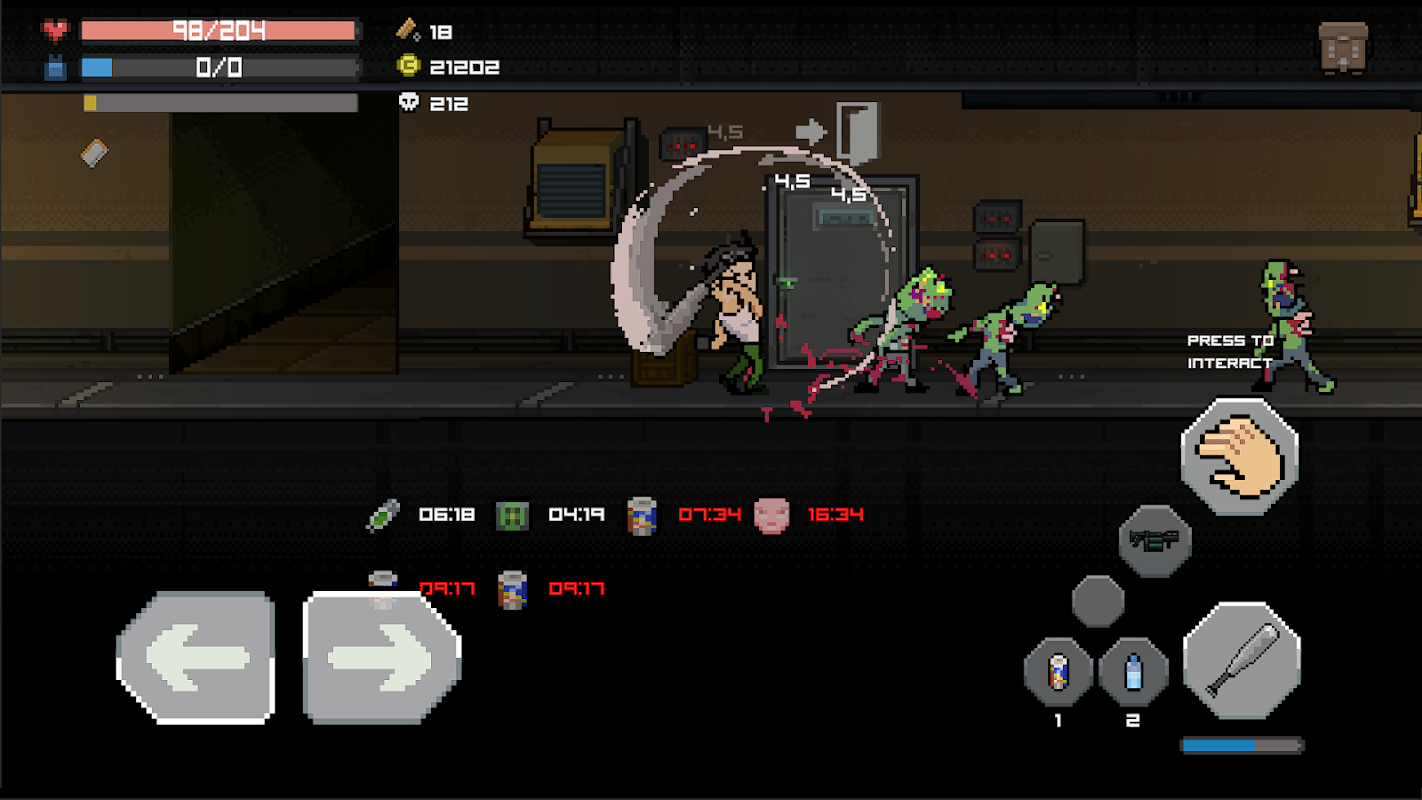Tap the empty gray octagon button

coord(1098,601)
